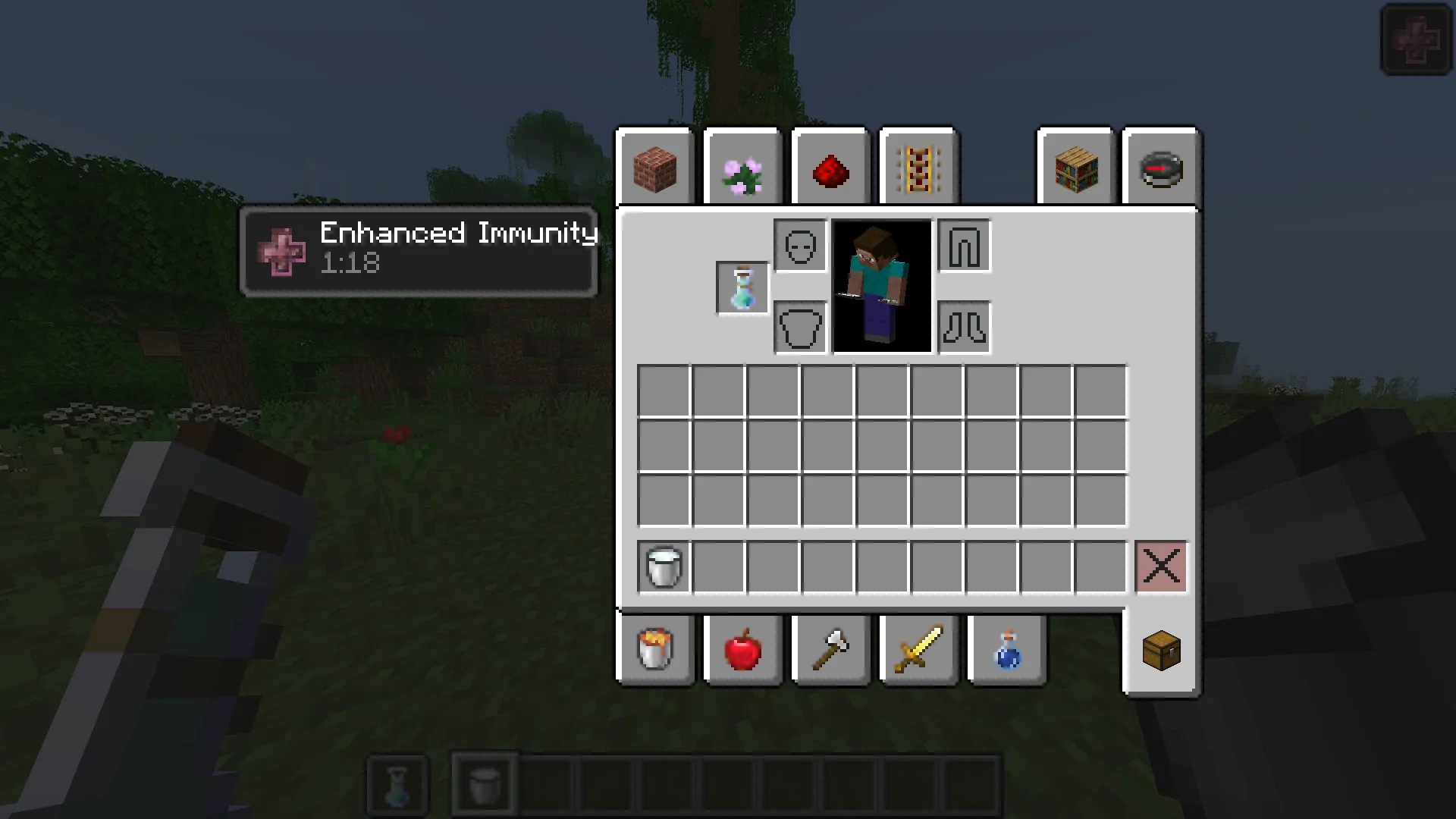Image resolution: width=1456 pixels, height=819 pixels.
Task: Open the bookshelf tab
Action: (x=1075, y=168)
